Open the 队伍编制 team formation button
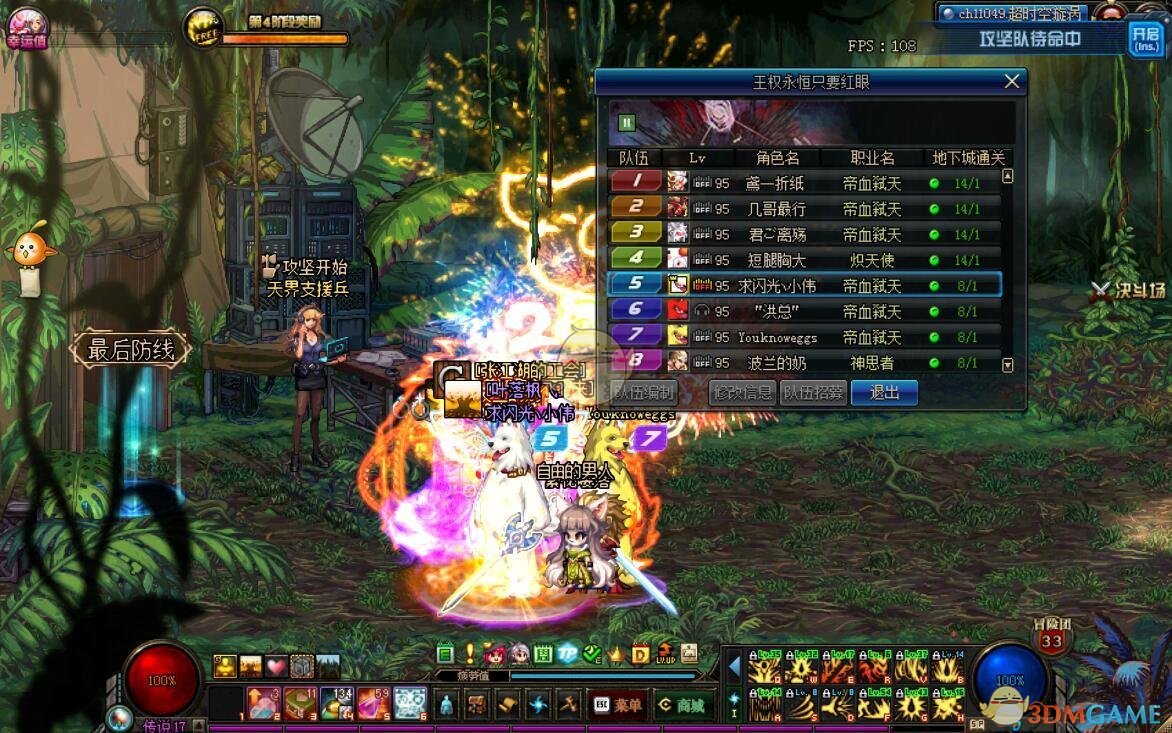 pos(644,393)
